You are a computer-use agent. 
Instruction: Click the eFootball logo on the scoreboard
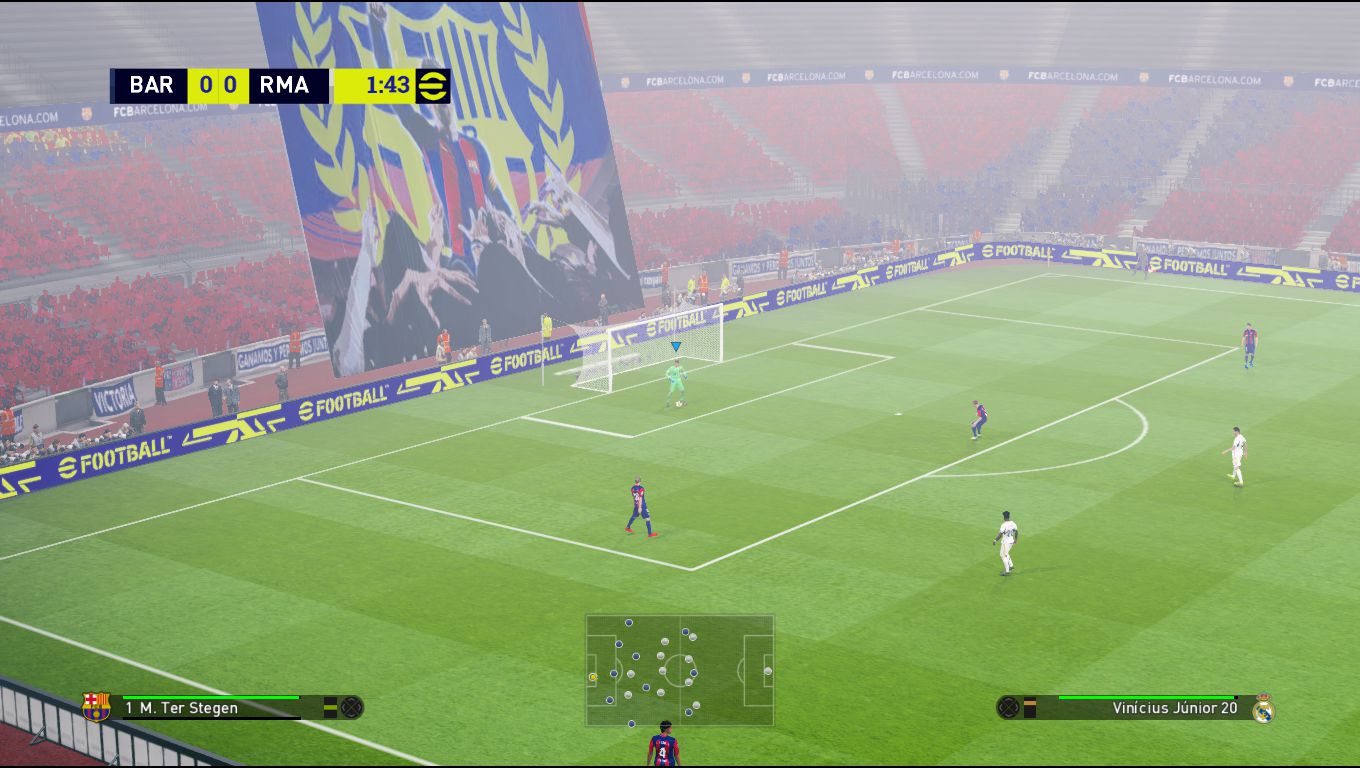point(433,86)
